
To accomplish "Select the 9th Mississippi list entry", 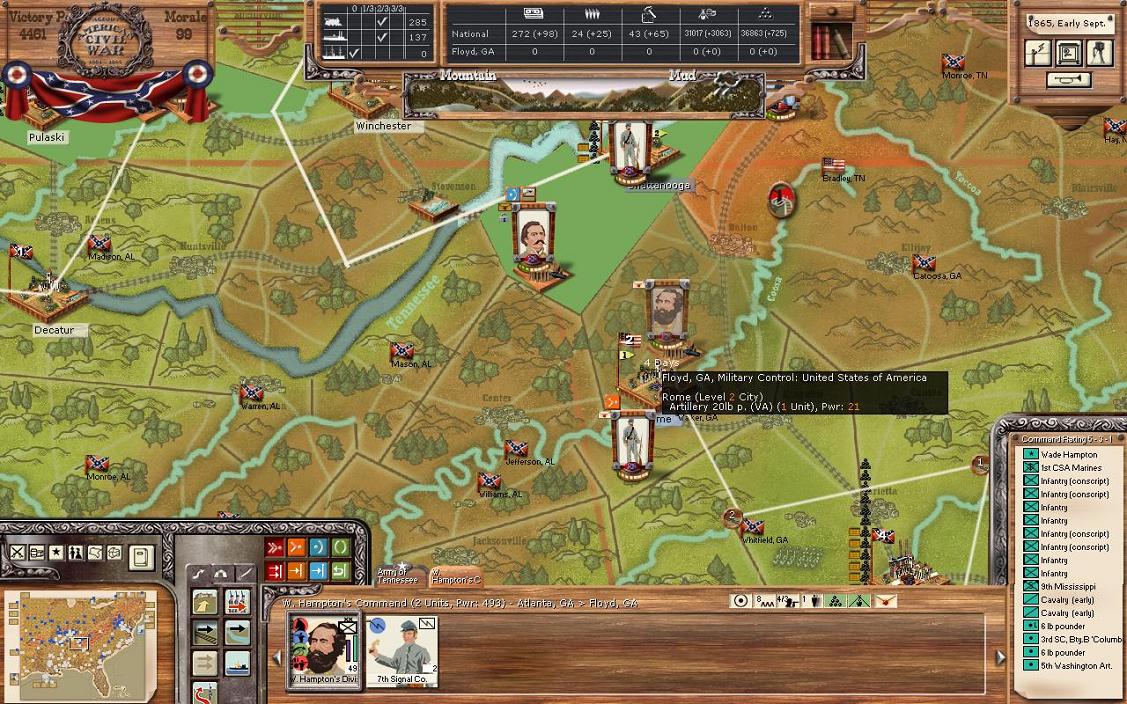I will pos(1067,586).
